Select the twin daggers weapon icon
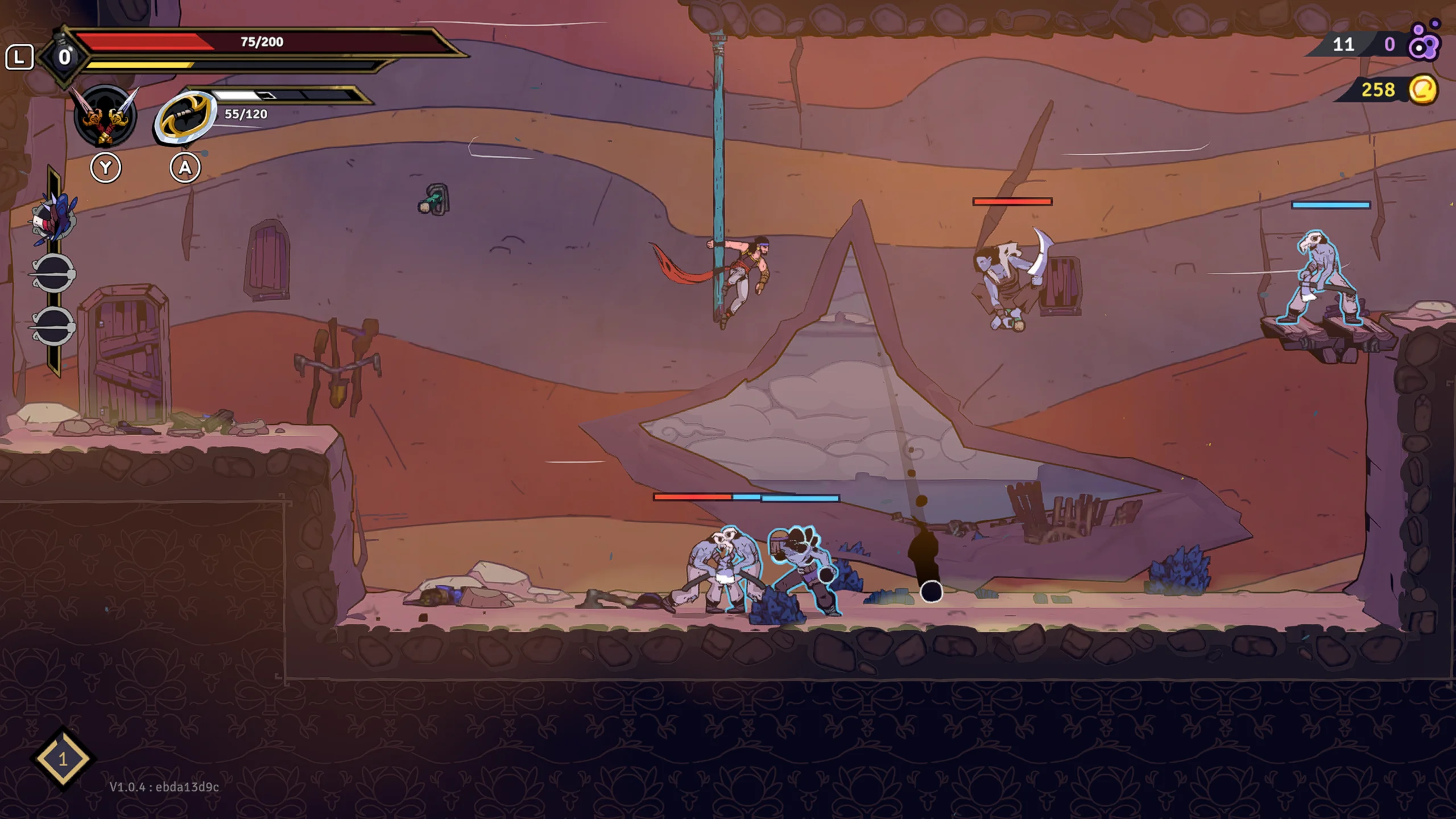Screen dimensions: 1456x819 [x=106, y=116]
